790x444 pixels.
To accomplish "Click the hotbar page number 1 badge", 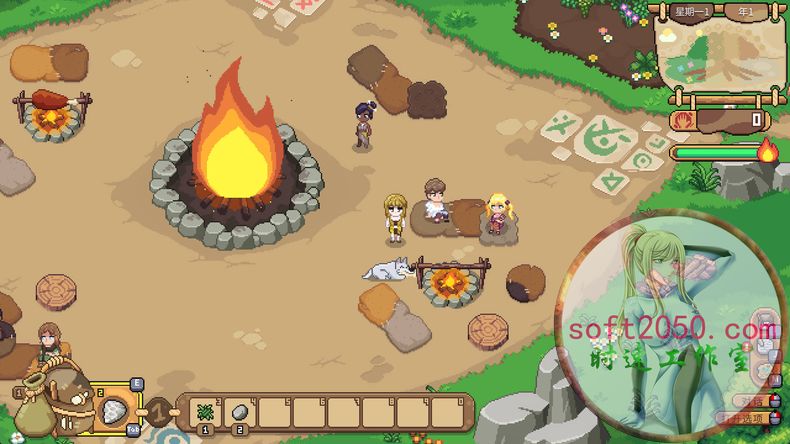I will click(158, 410).
